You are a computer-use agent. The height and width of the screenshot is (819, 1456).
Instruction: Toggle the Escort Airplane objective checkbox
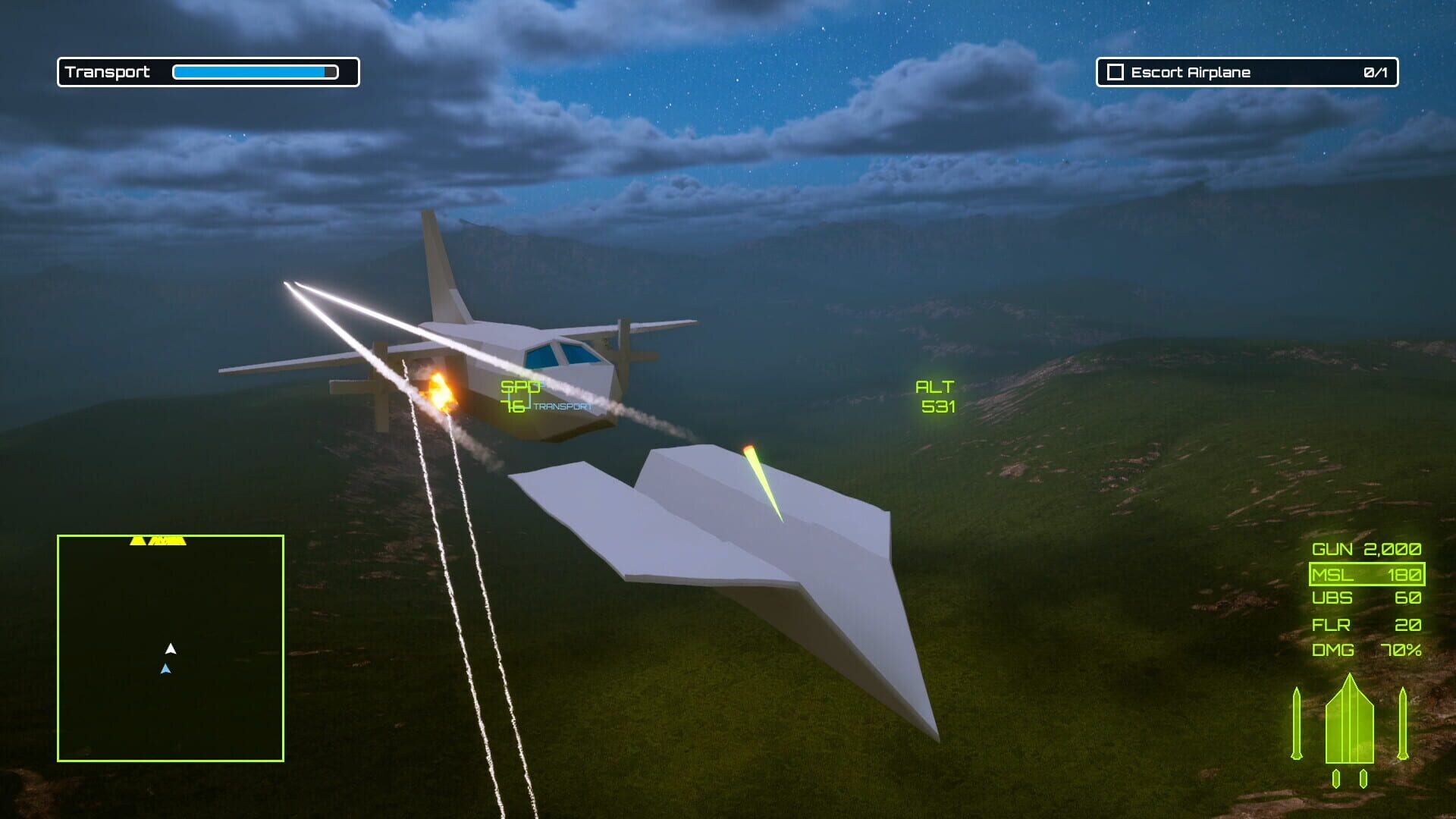1114,73
